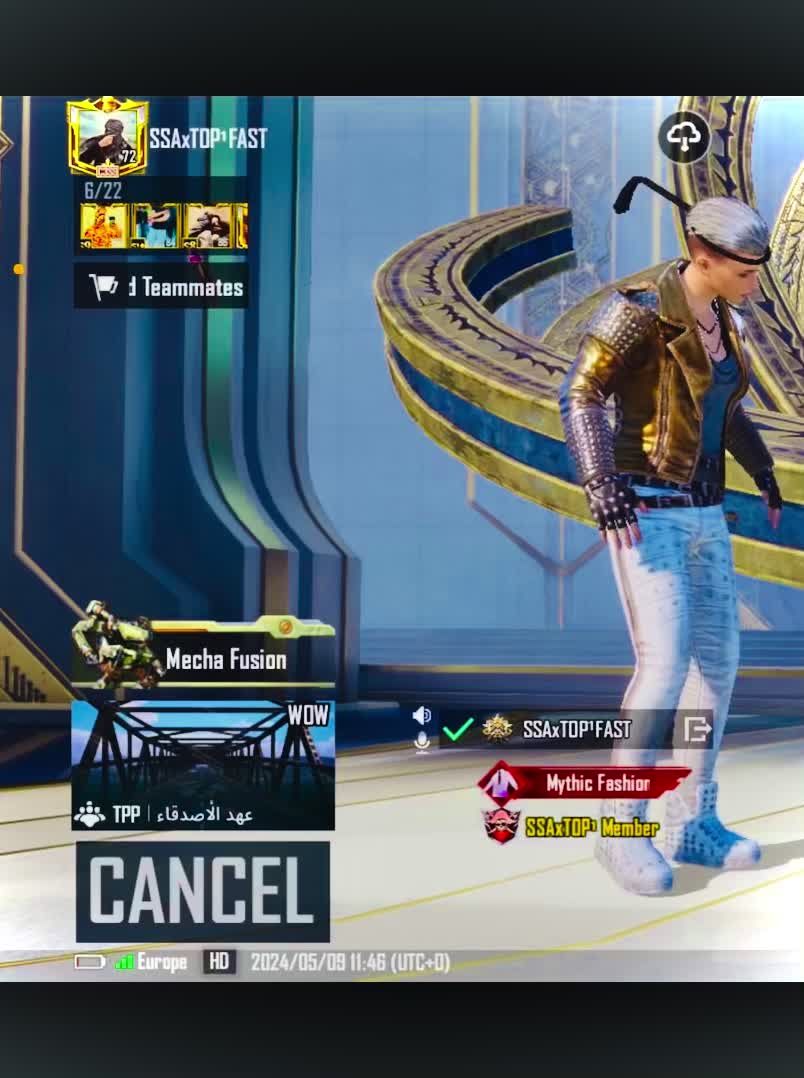Open the HD graphics quality option

pos(219,962)
